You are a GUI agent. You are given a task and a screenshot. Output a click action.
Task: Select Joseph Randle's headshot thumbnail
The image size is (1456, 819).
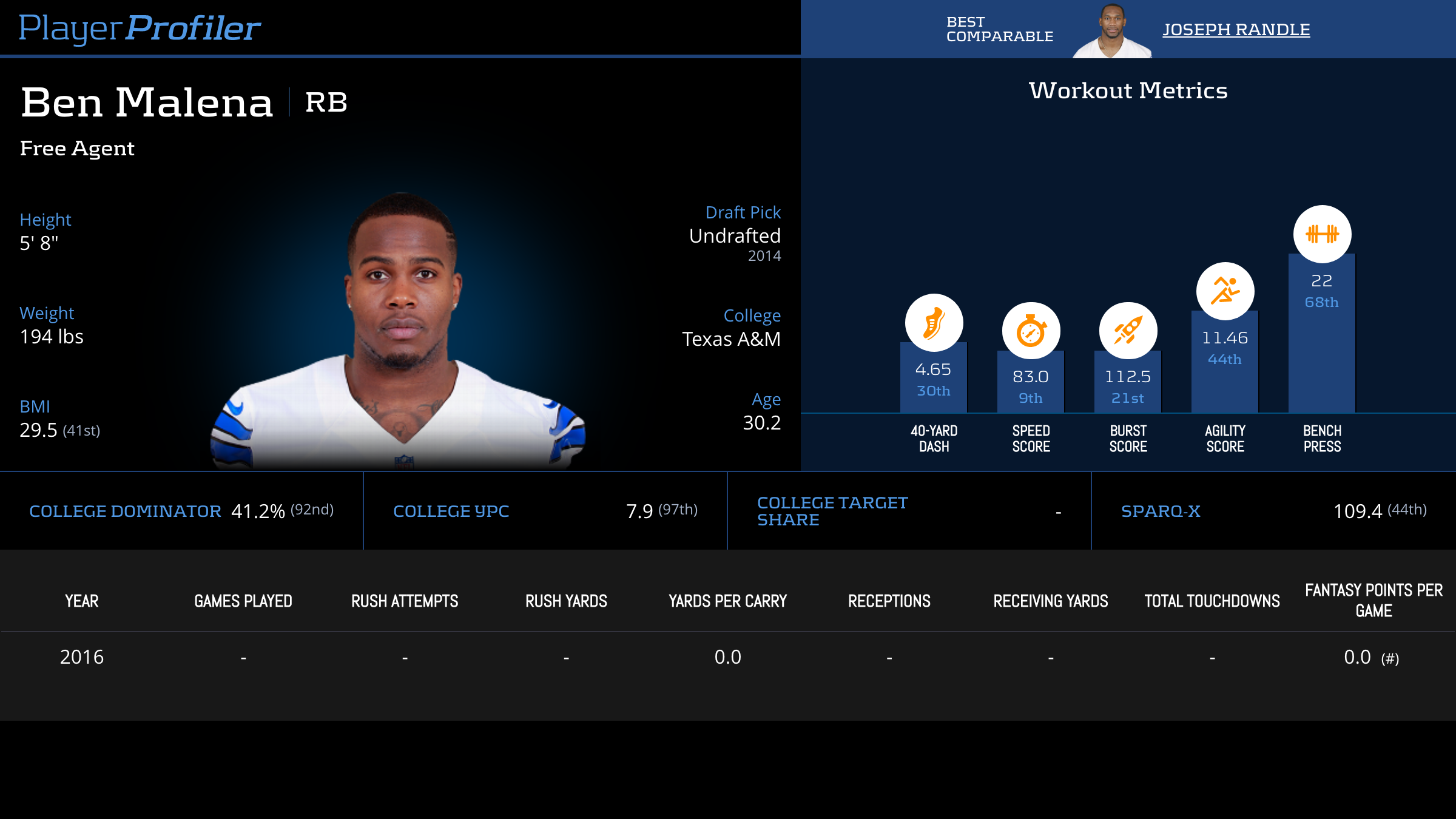[1111, 32]
